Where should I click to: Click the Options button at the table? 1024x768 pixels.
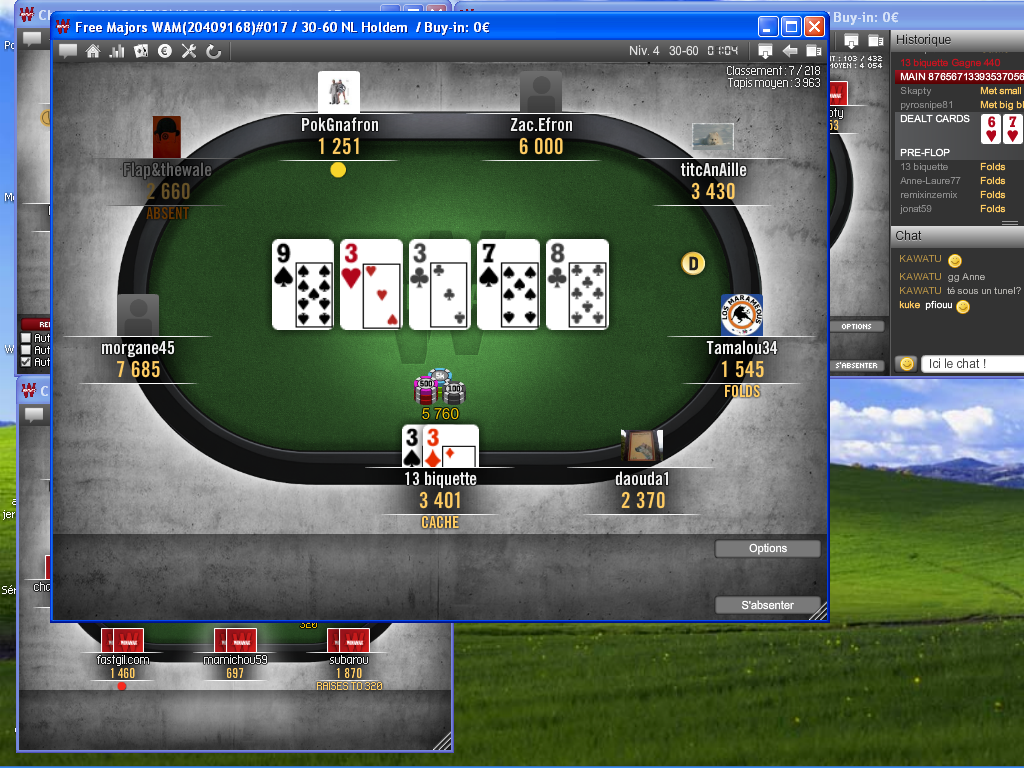(767, 548)
